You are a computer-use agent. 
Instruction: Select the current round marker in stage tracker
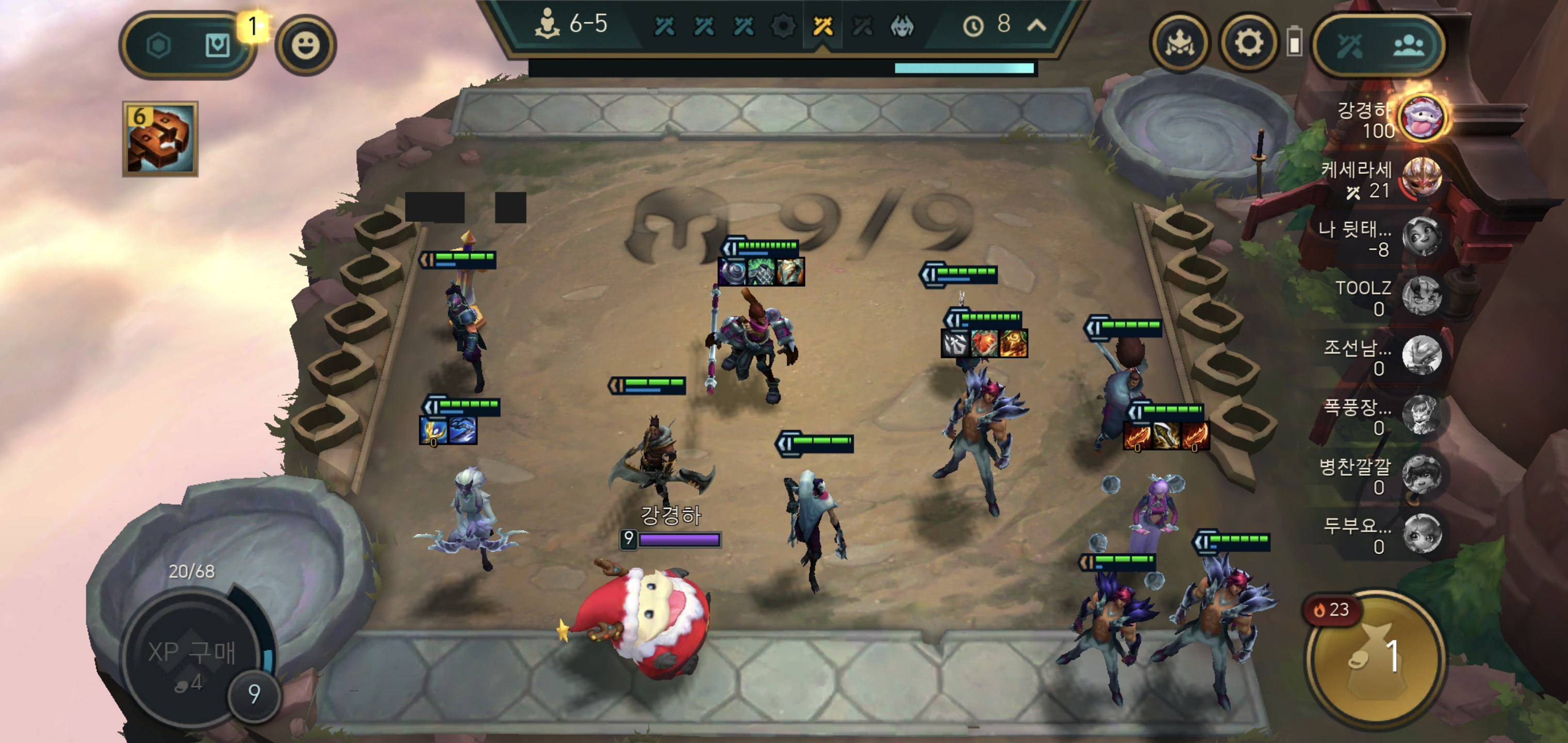click(x=823, y=26)
